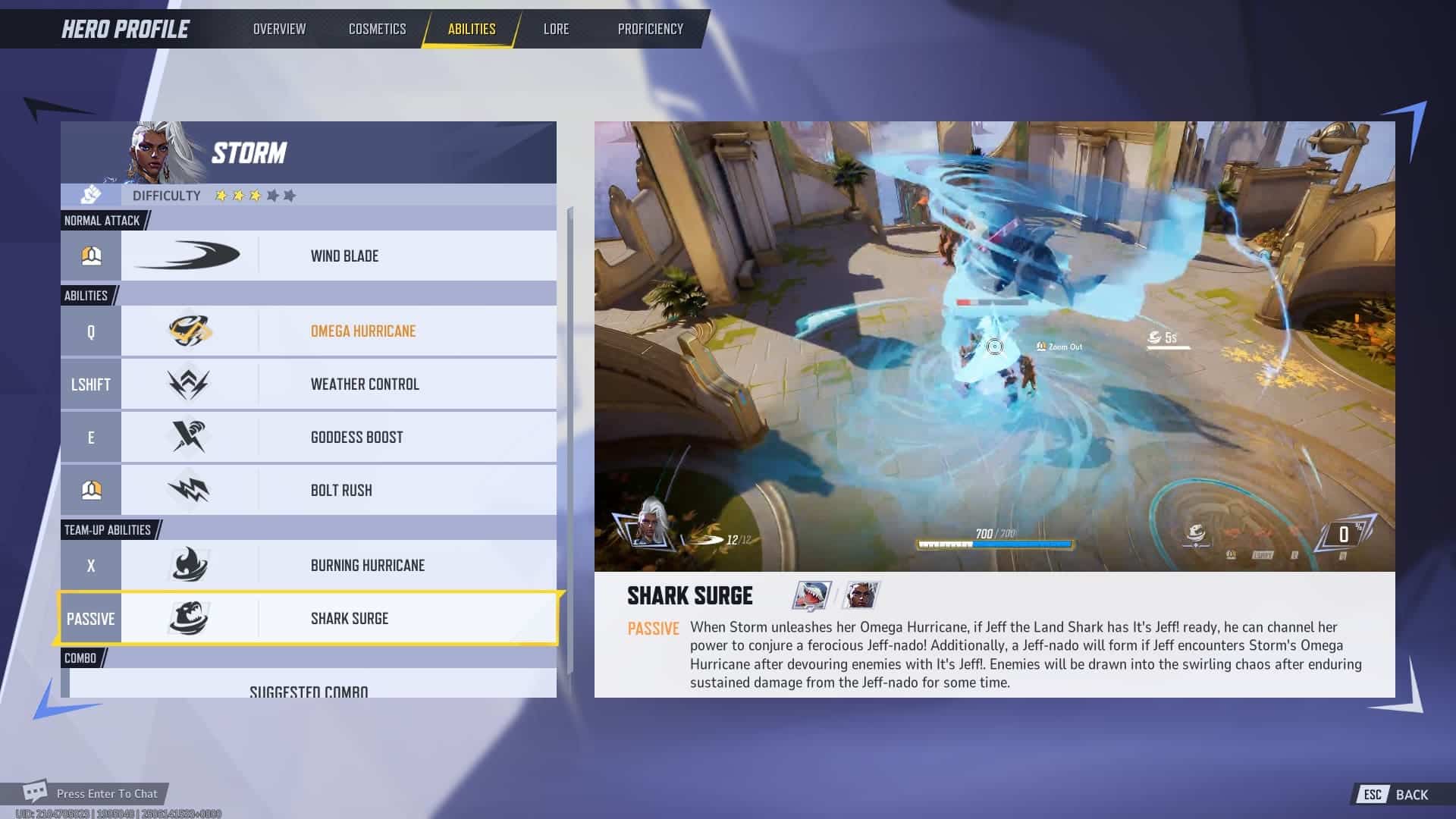This screenshot has height=819, width=1456.
Task: Switch to the Overview tab
Action: tap(279, 29)
